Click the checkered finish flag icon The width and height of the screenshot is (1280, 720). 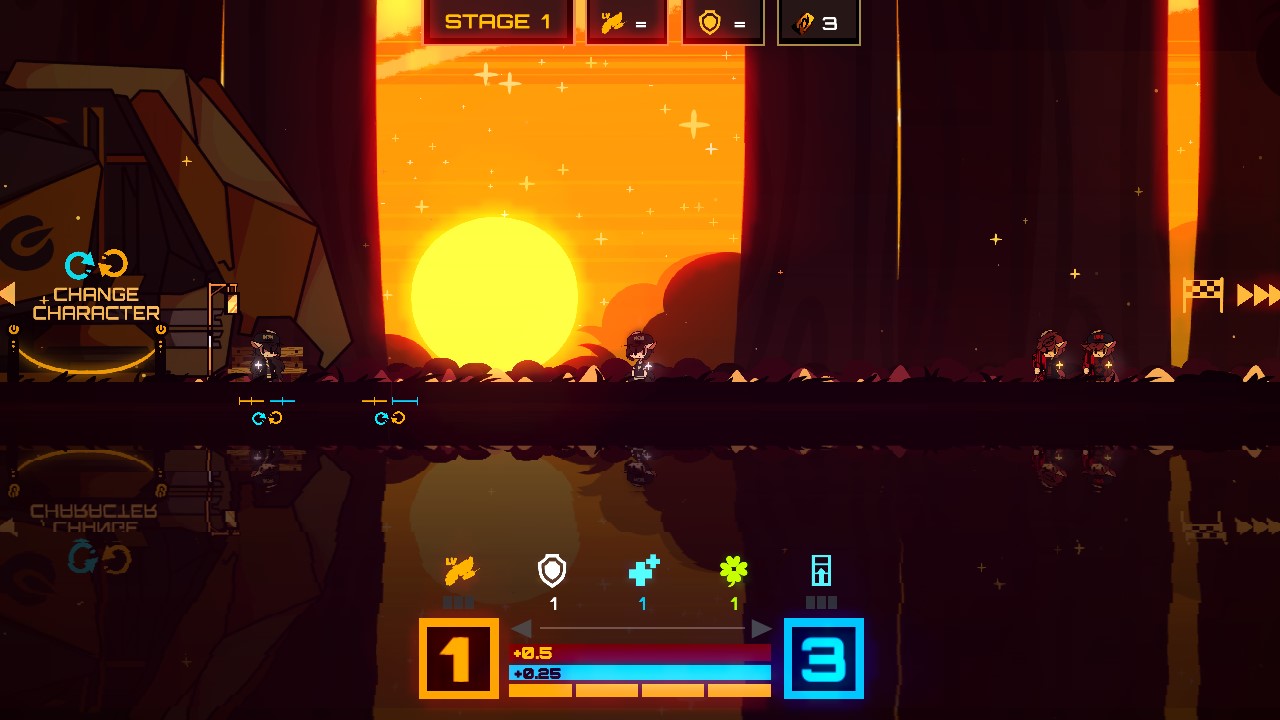tap(1203, 294)
